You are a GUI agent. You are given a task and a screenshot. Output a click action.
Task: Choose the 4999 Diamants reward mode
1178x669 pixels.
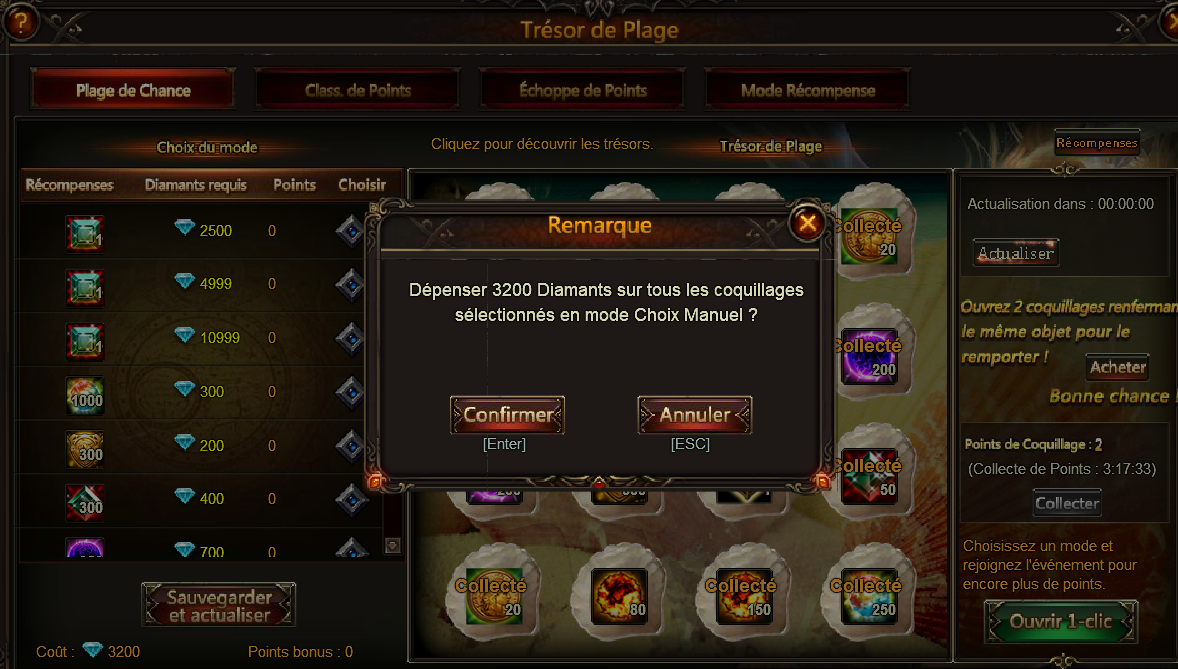click(x=349, y=284)
